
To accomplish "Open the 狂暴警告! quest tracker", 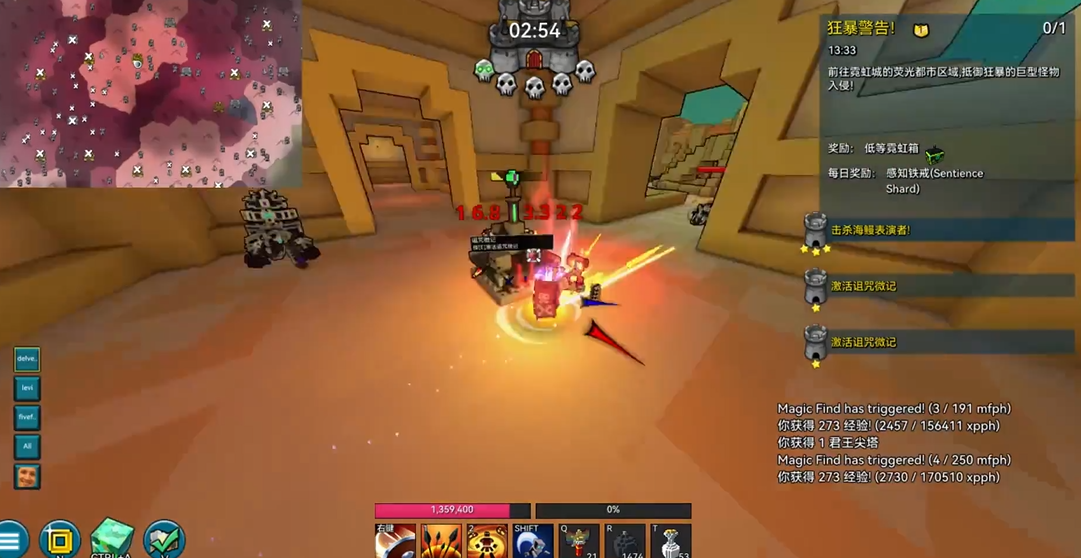I will (861, 28).
